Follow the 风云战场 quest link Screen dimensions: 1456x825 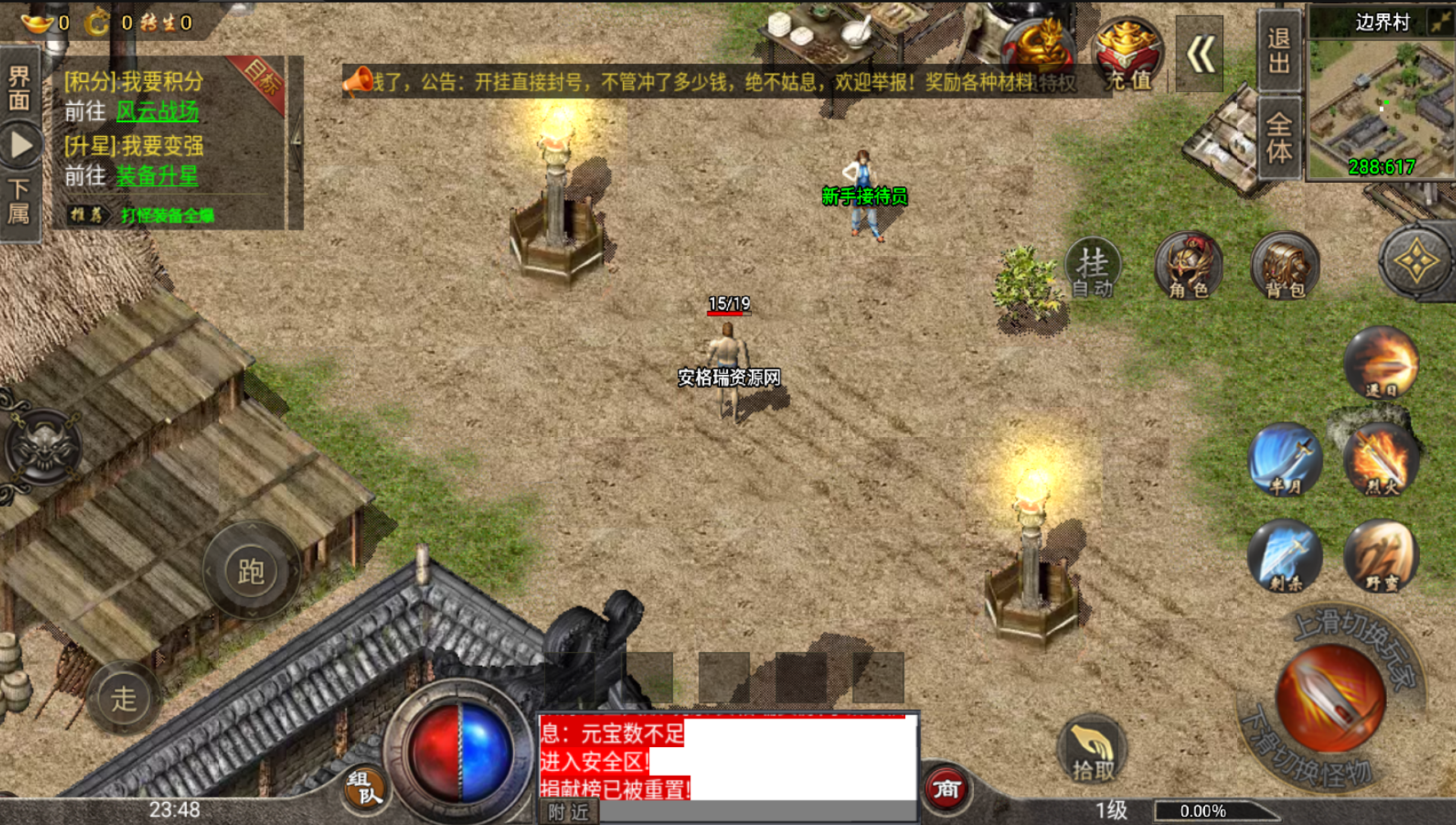pyautogui.click(x=157, y=112)
